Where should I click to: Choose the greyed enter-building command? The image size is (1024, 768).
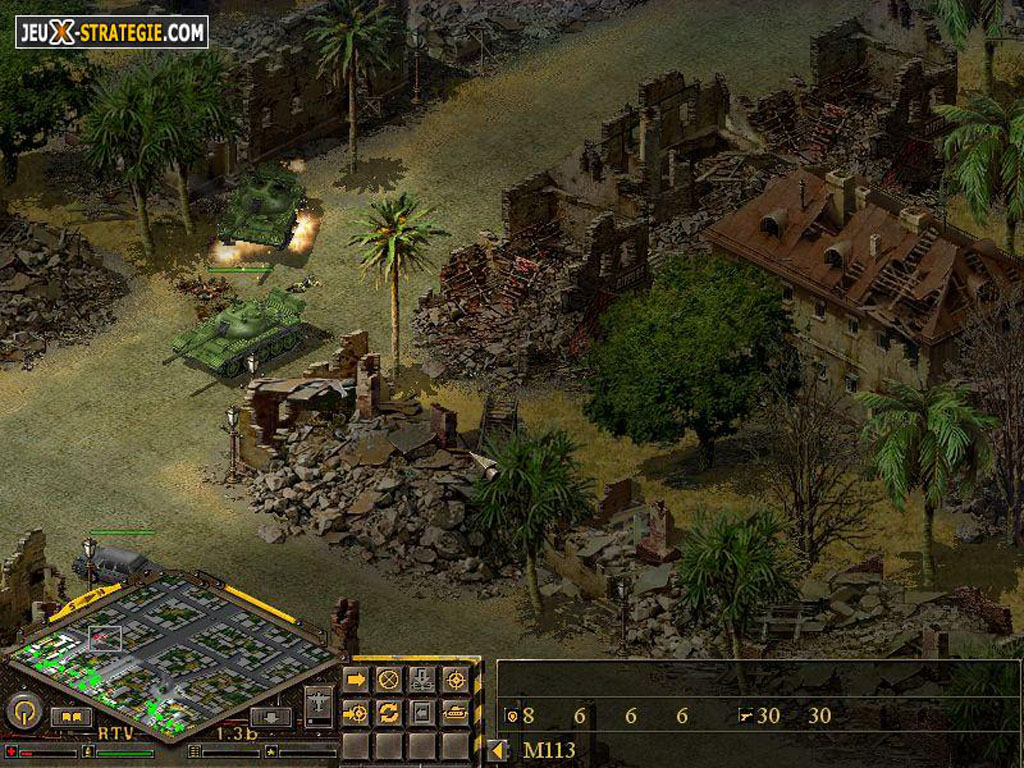click(x=422, y=713)
